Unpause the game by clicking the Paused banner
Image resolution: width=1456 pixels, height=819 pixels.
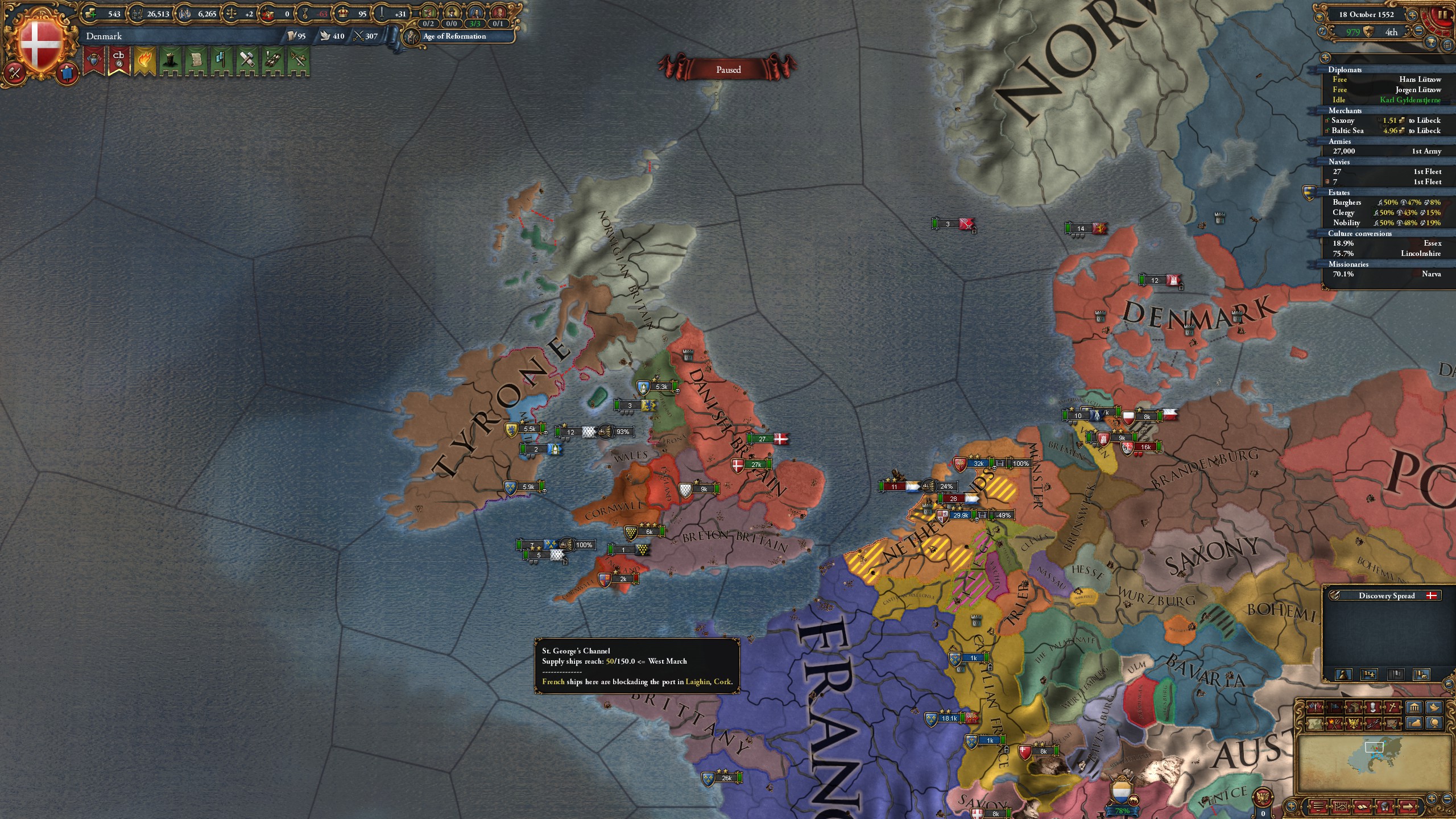click(730, 69)
